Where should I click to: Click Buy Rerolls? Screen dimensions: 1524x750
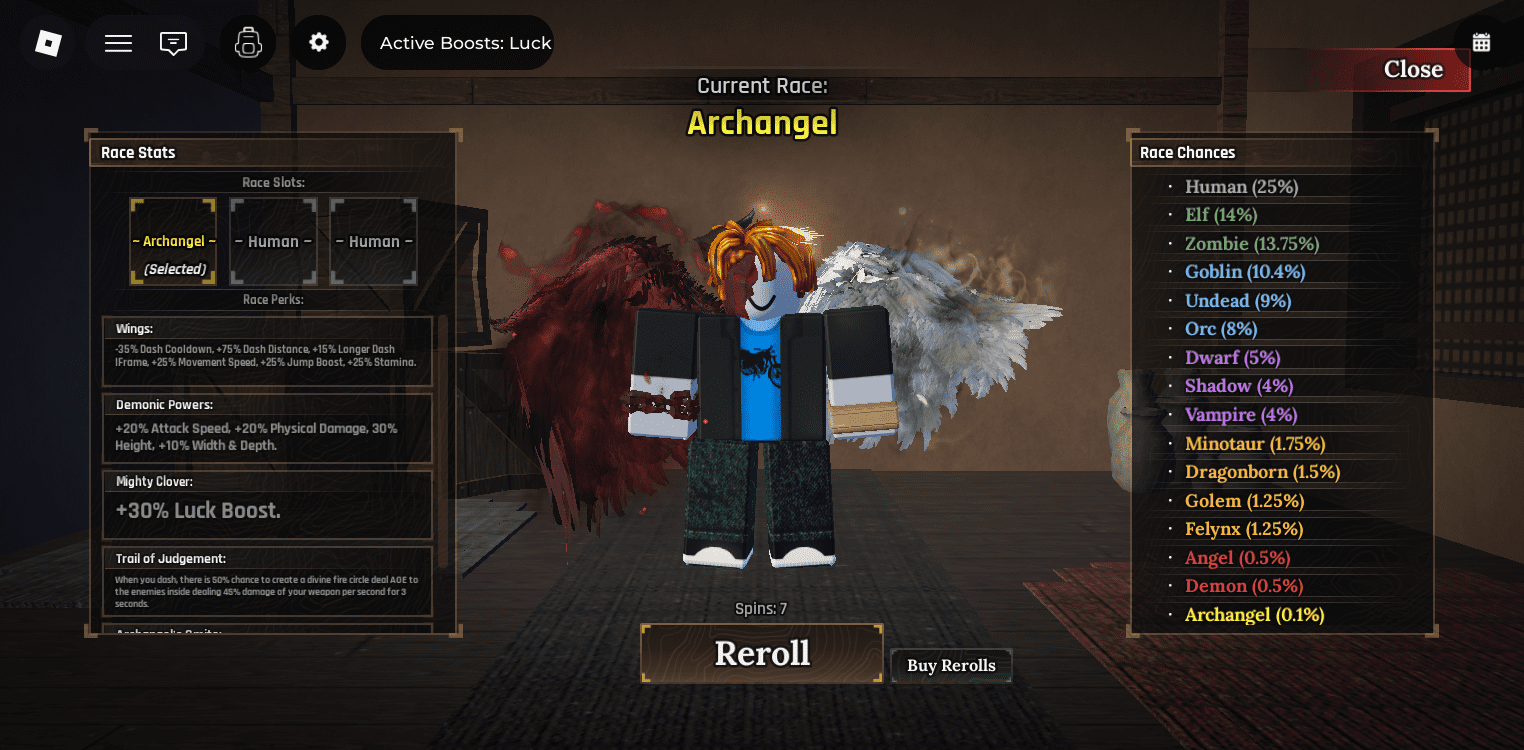coord(950,665)
